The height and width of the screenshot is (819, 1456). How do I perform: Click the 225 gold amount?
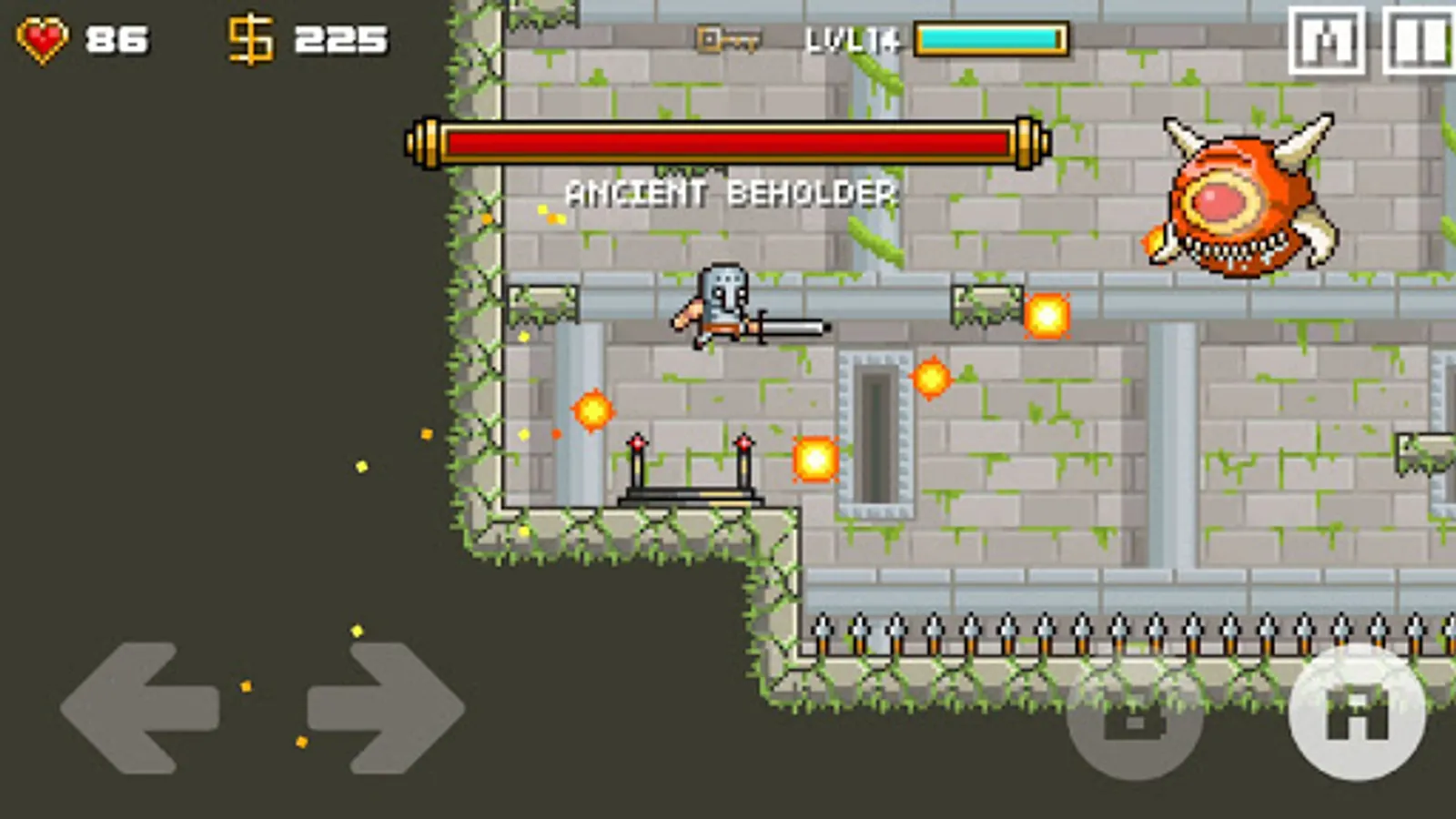point(339,37)
